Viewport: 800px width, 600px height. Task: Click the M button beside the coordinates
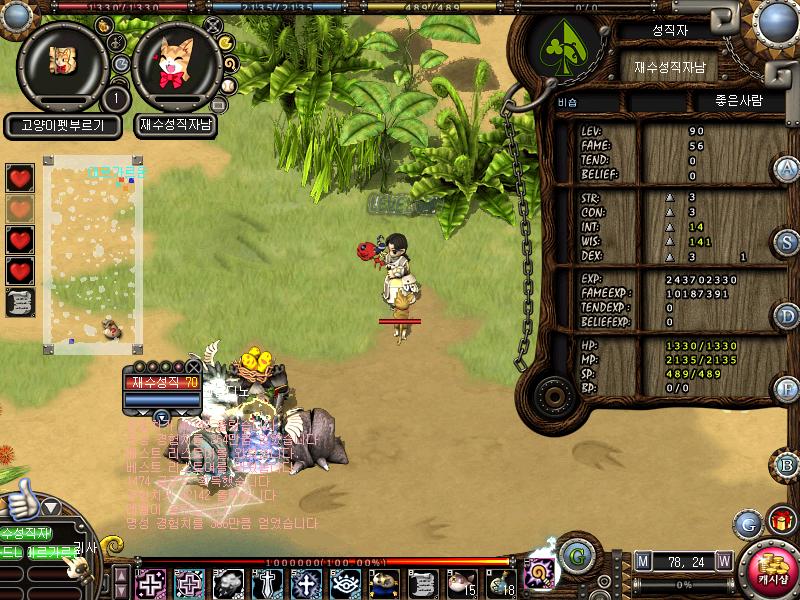(x=642, y=562)
